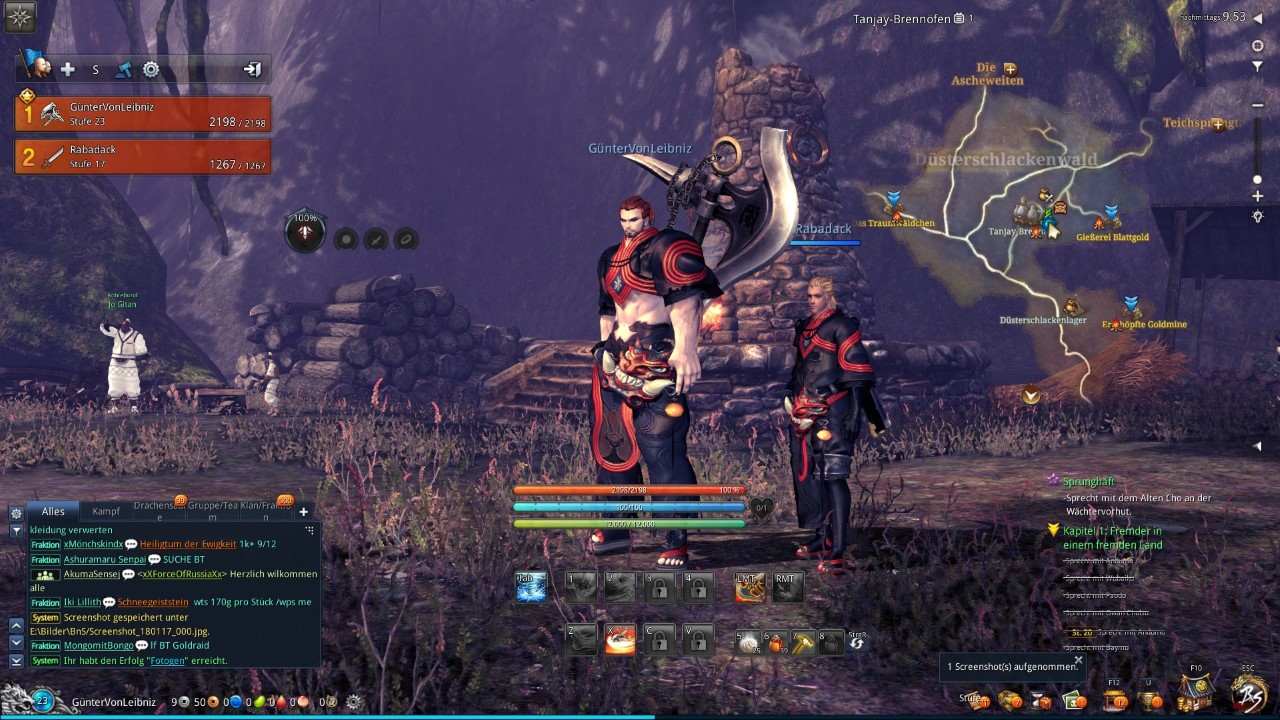Click the Gießerei Blattgold map marker

(x=1110, y=217)
